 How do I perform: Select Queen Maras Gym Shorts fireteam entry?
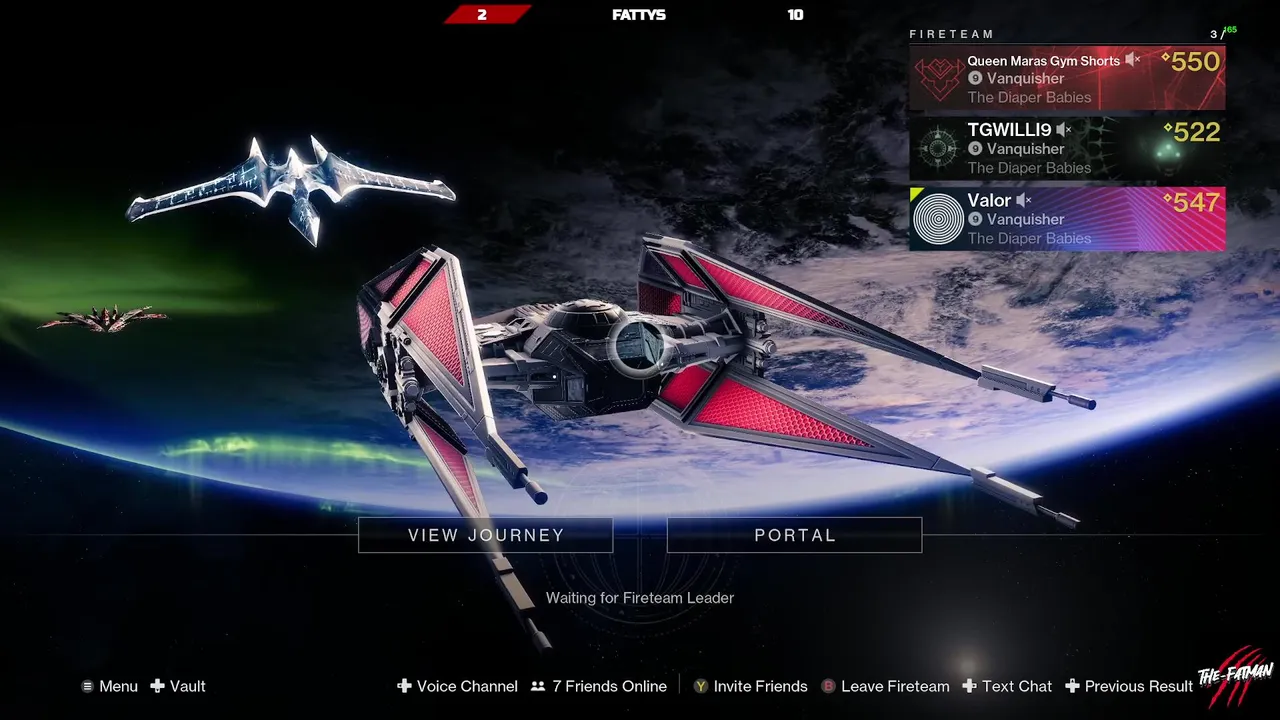coord(1067,78)
